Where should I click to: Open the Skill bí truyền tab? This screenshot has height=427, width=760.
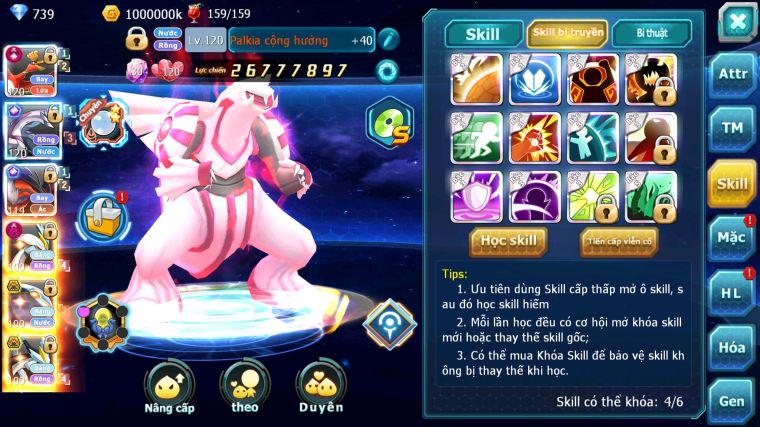(x=568, y=33)
